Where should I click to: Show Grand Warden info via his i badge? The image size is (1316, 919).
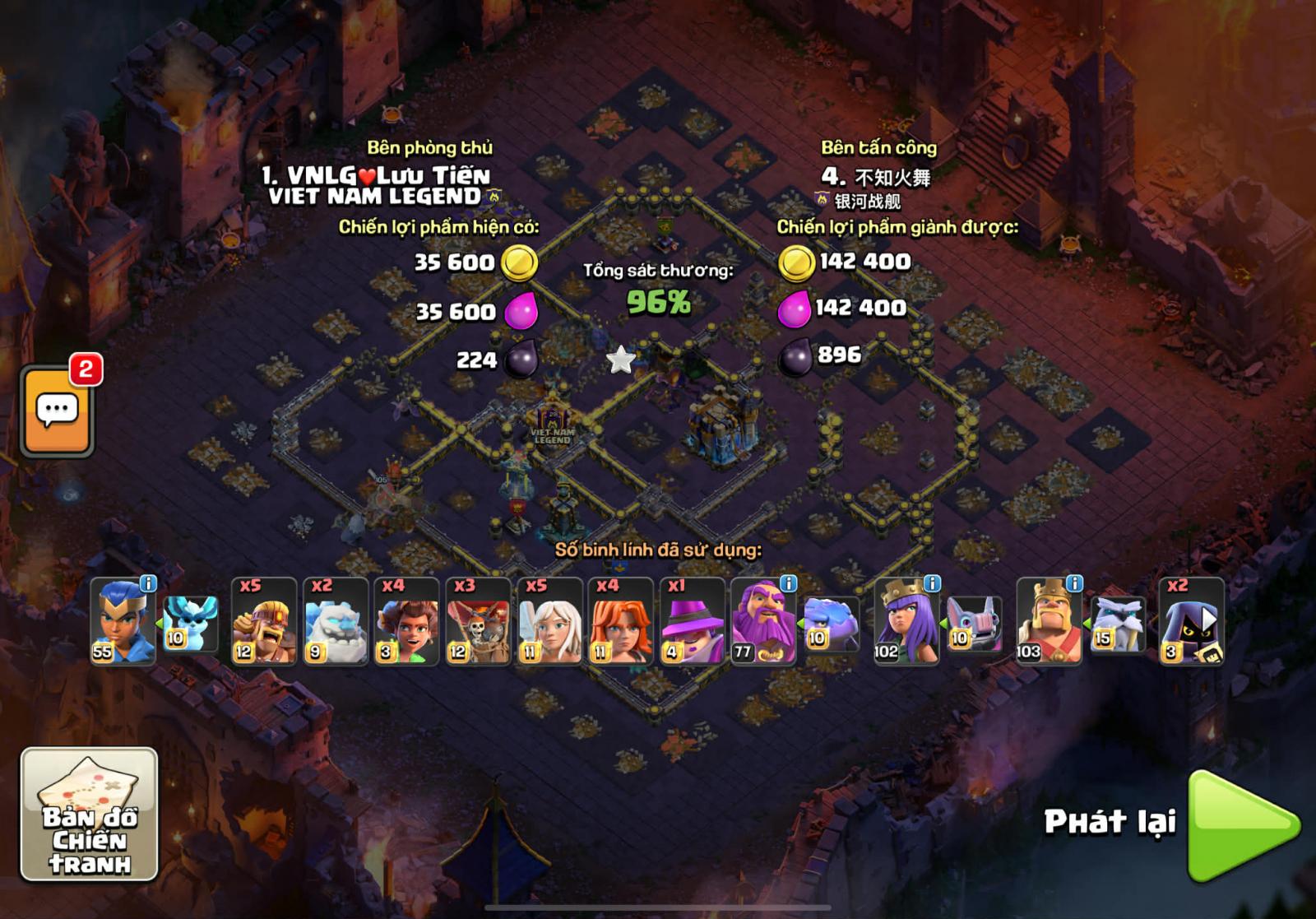point(788,583)
